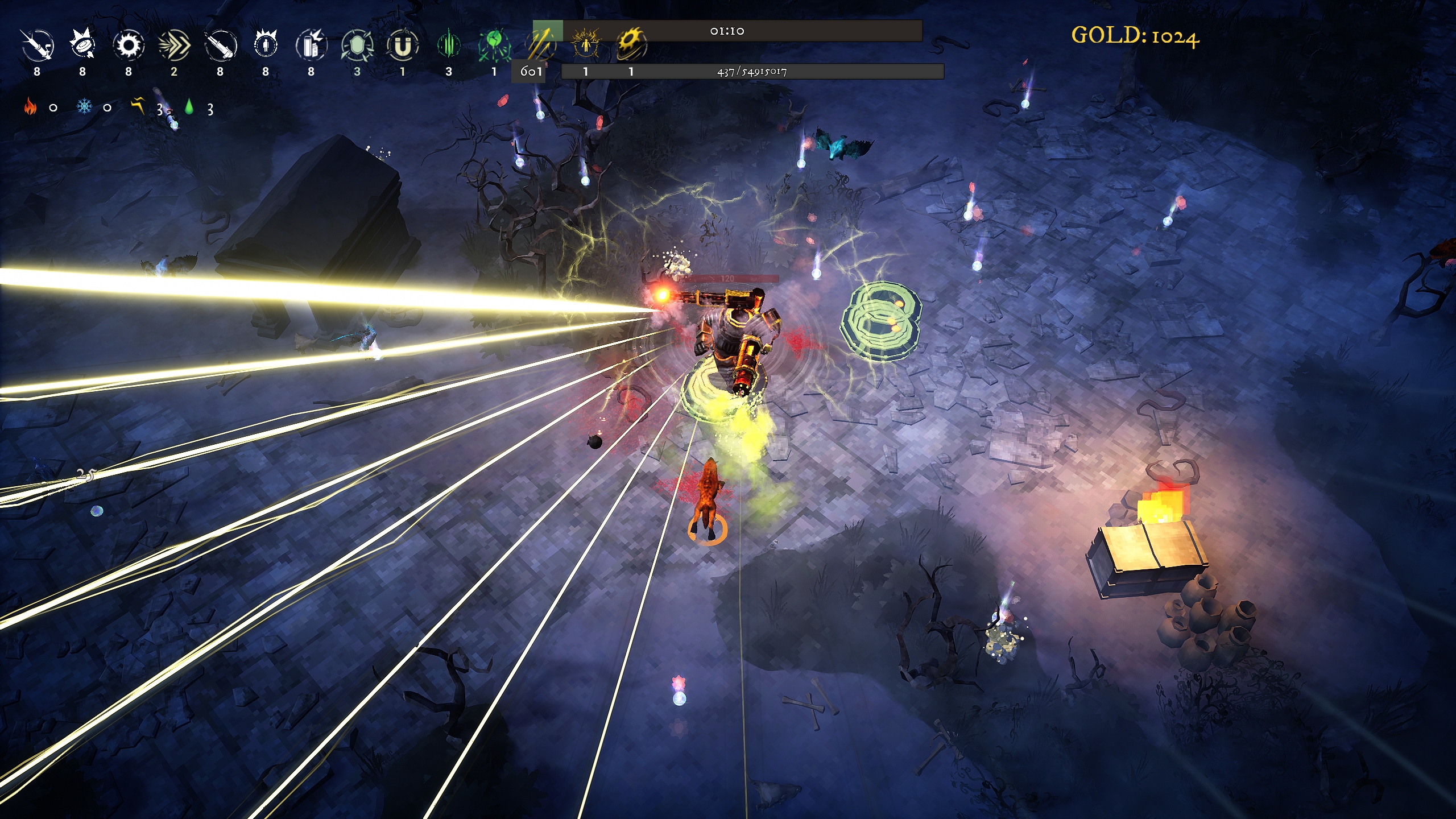Click the green cracked orb upgrade icon

(494, 45)
